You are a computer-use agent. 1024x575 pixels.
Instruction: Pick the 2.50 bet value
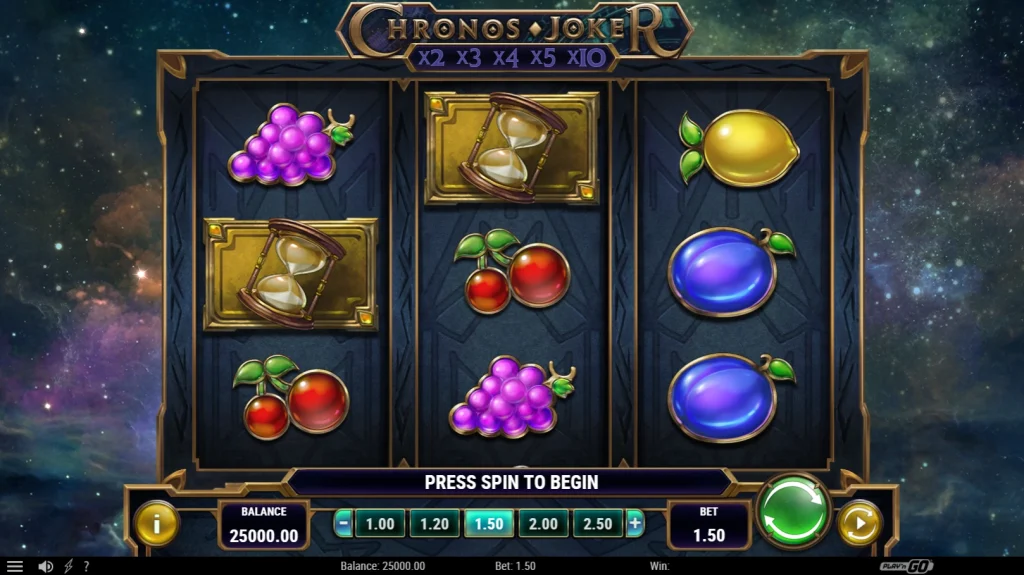[x=597, y=523]
